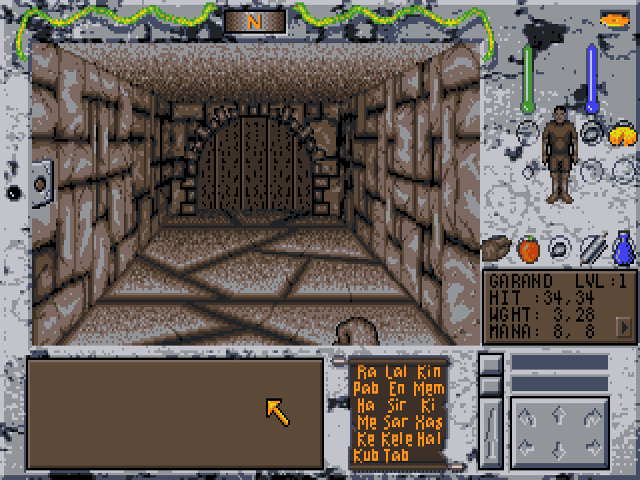Pick the 'Kin' spell syllable
The height and width of the screenshot is (480, 640).
(429, 372)
